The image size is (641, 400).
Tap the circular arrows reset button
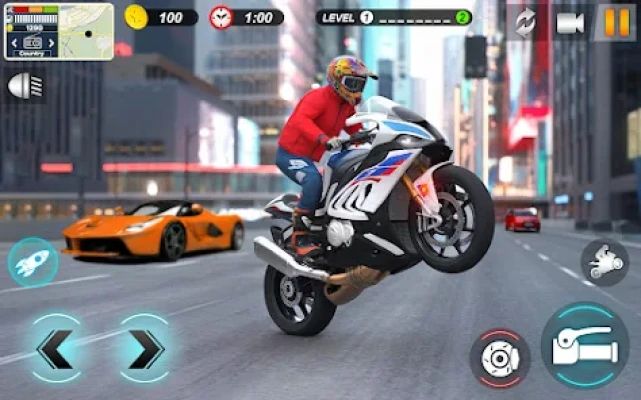click(x=525, y=22)
